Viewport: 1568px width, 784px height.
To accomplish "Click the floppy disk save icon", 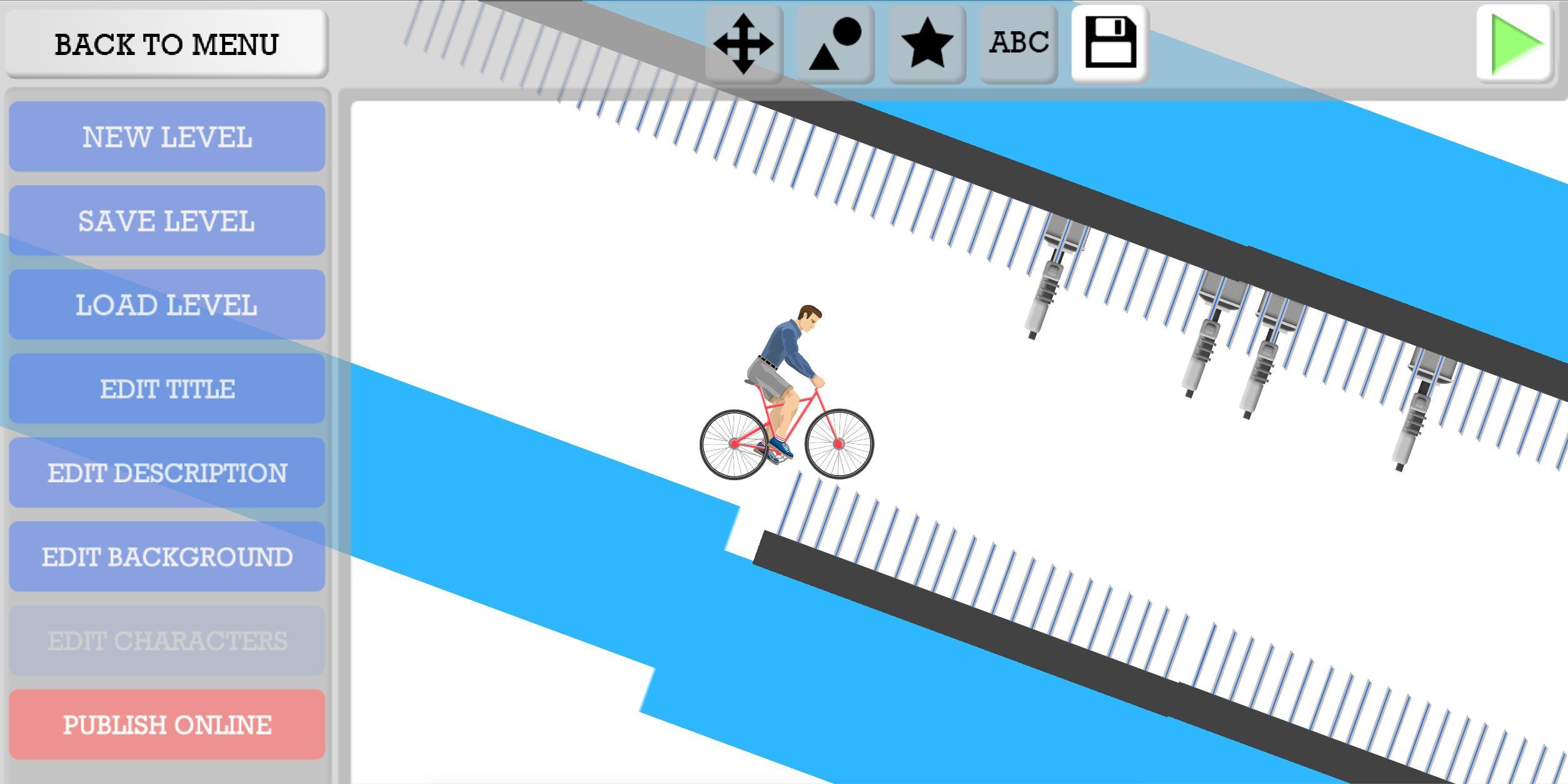I will tap(1109, 44).
